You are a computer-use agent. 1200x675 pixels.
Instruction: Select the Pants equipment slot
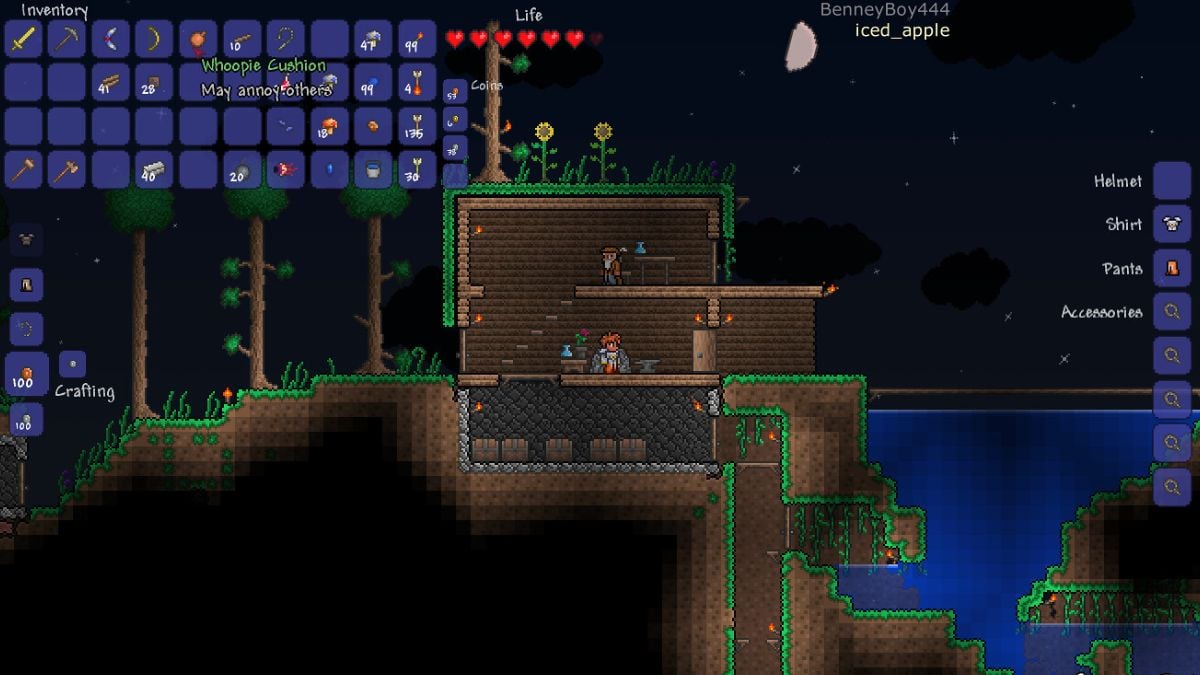pos(1171,268)
